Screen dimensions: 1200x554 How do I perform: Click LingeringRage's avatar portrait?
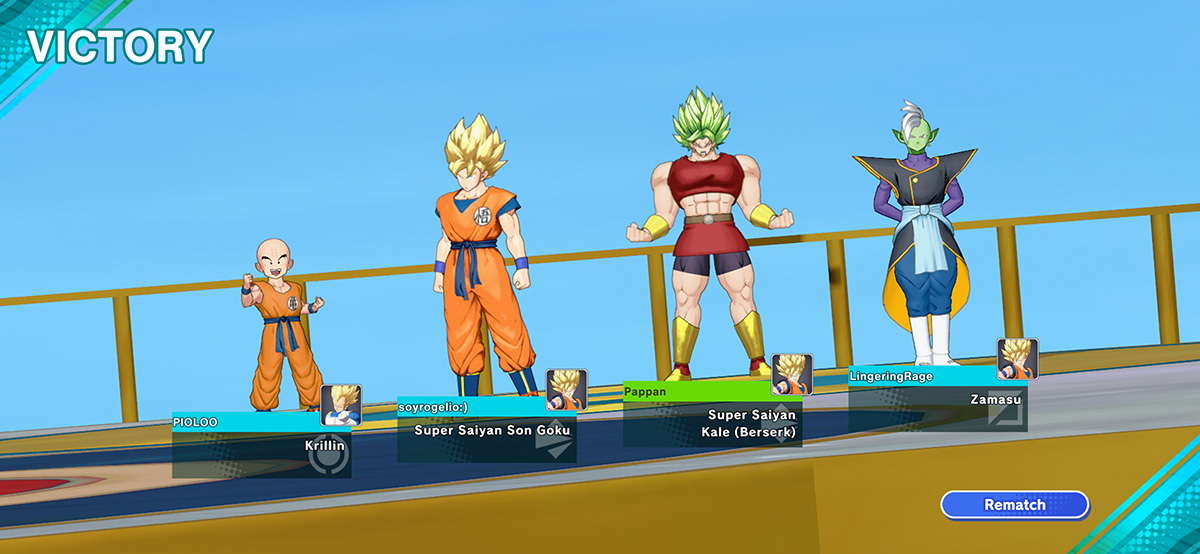(x=1017, y=359)
